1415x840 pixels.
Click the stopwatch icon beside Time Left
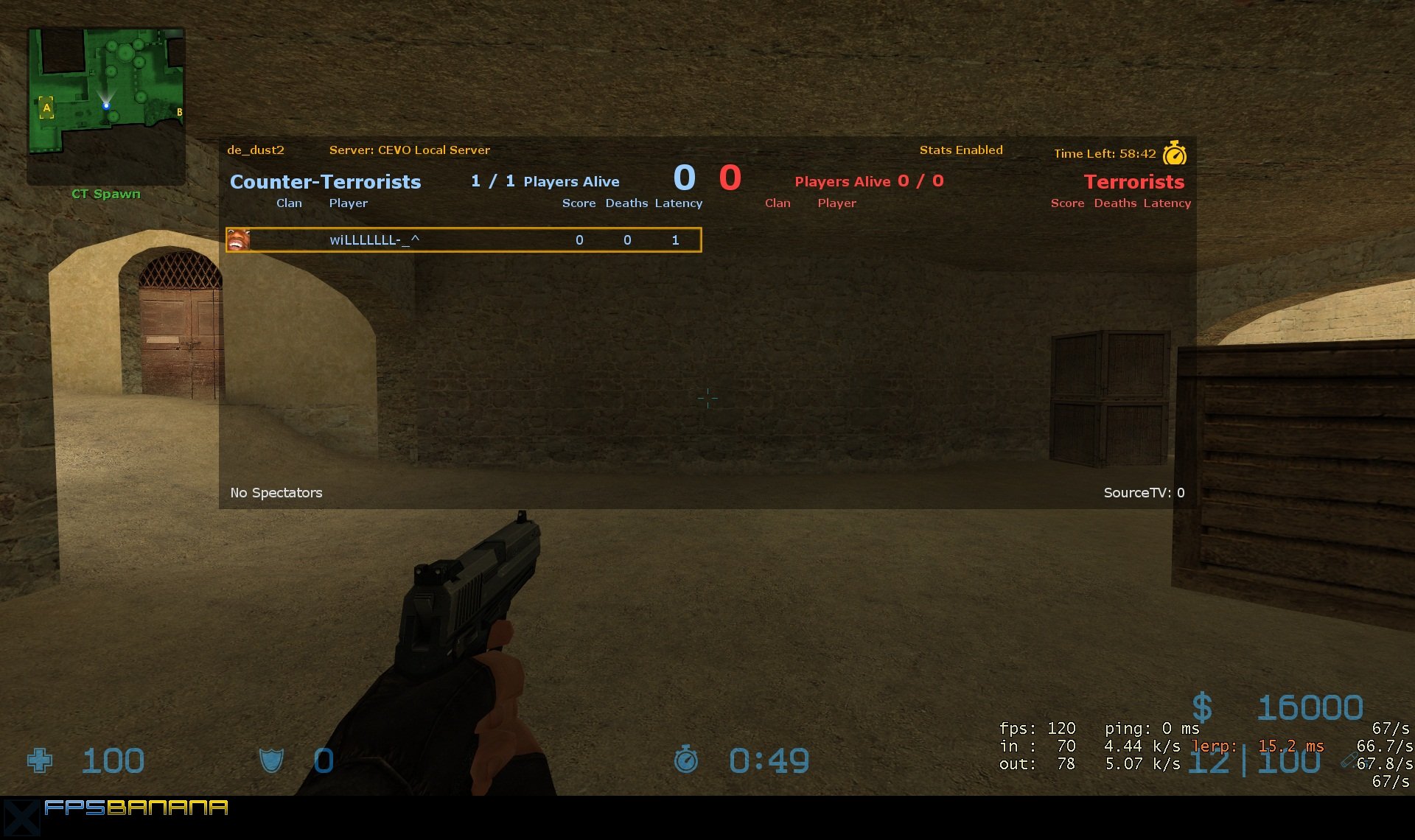1174,153
